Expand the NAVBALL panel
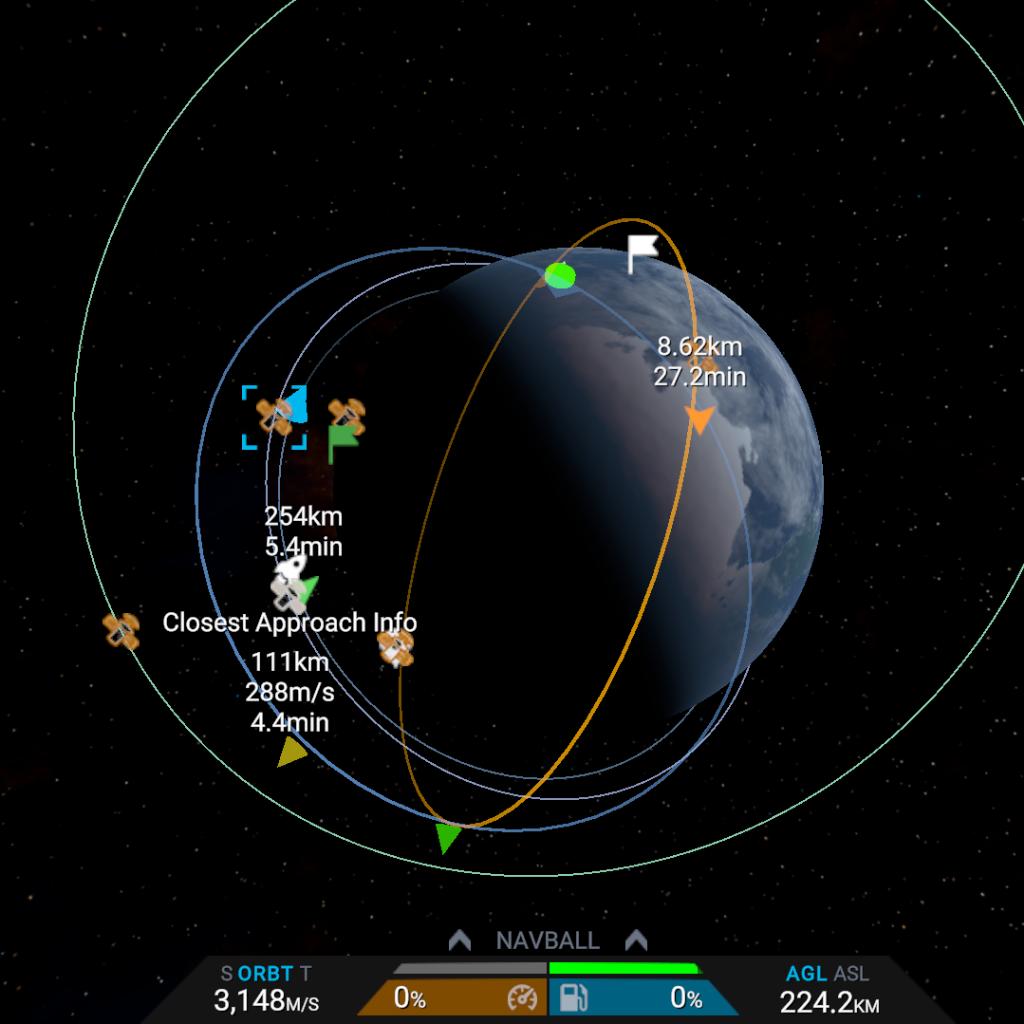1024x1024 pixels. [x=547, y=941]
